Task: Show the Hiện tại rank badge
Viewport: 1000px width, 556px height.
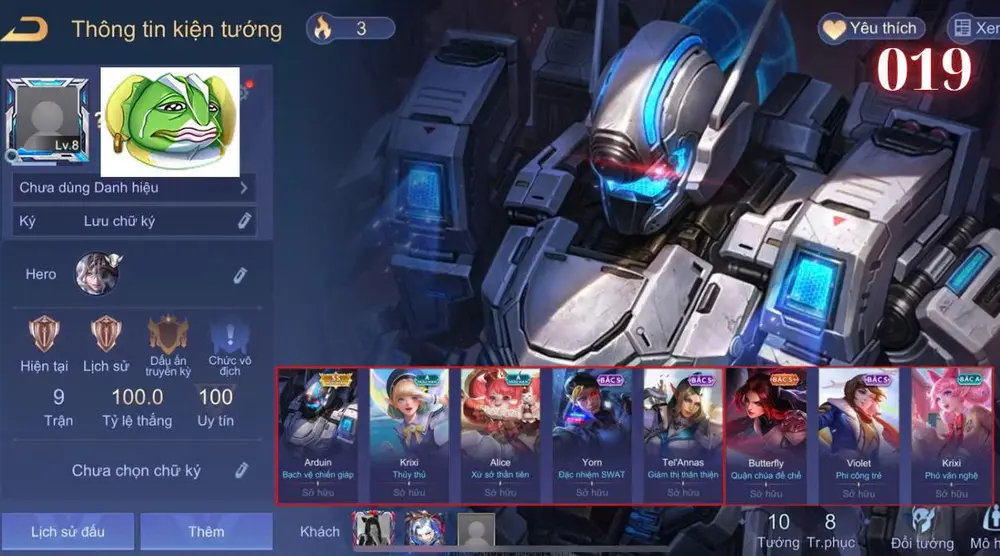Action: click(x=44, y=333)
